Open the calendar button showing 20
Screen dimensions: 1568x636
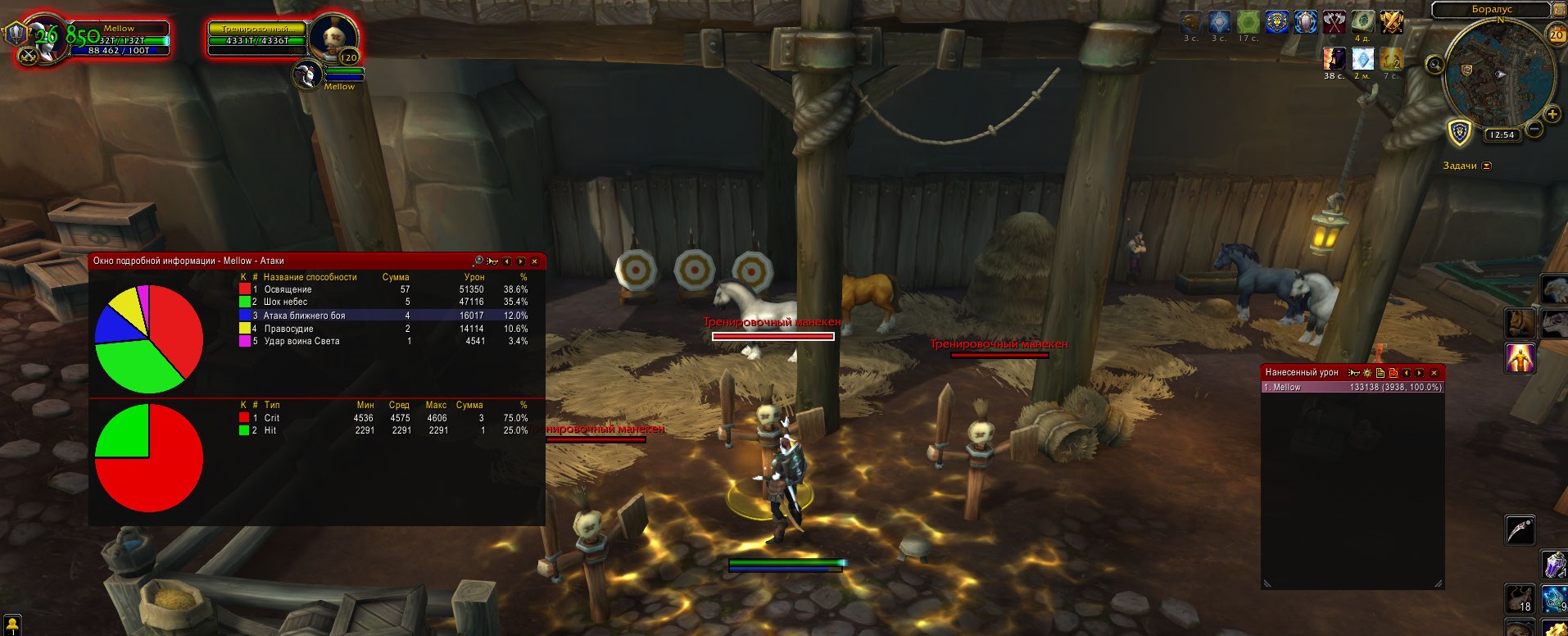pyautogui.click(x=1557, y=34)
